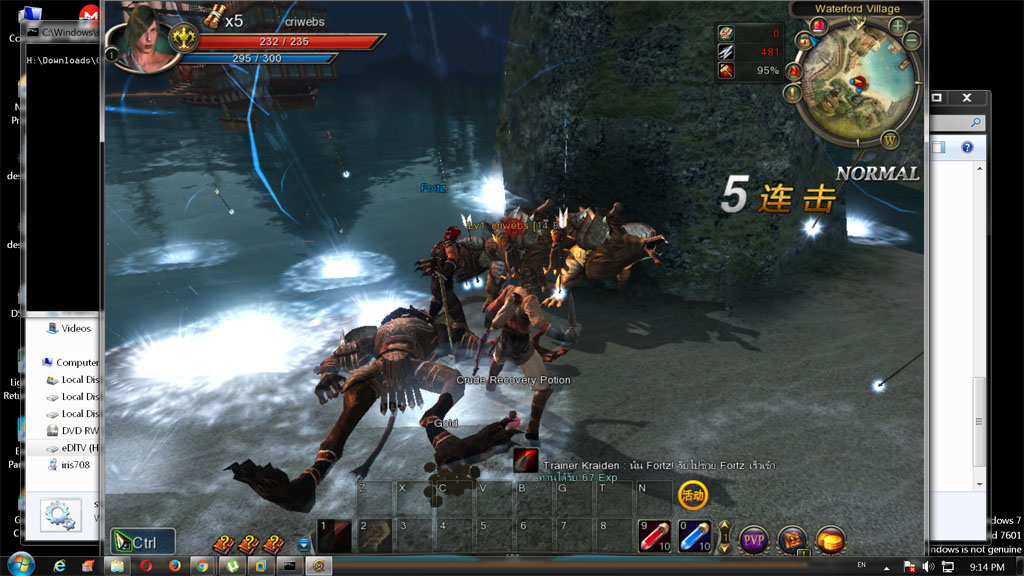
Task: Use the blue mana potion slot
Action: (x=695, y=536)
